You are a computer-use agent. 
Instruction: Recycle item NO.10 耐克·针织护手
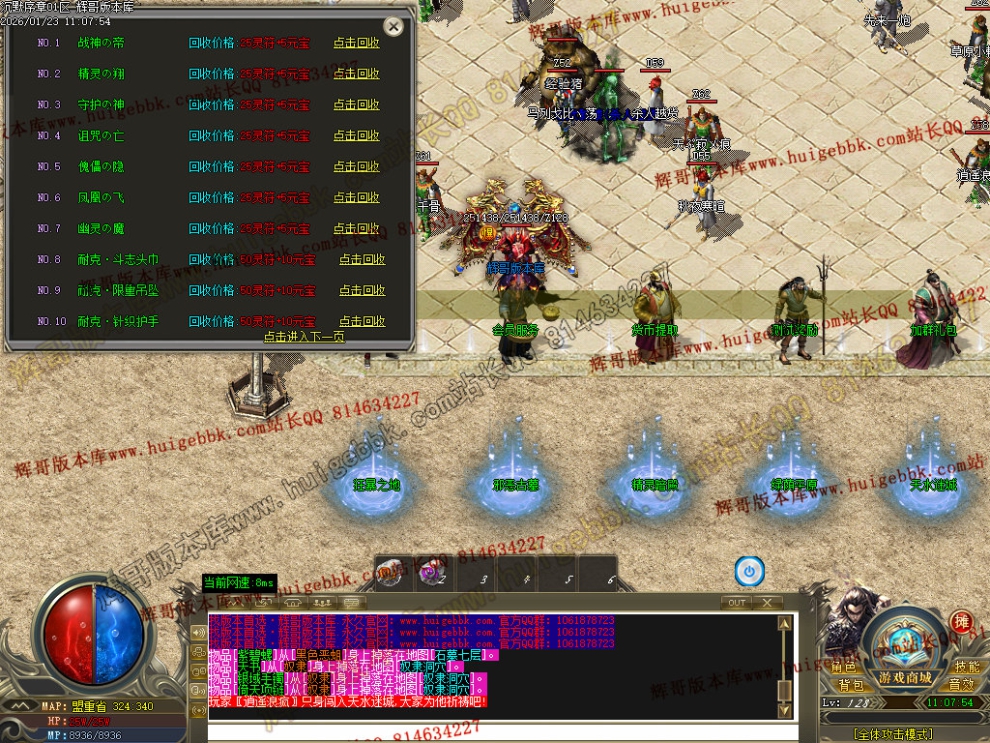coord(362,322)
